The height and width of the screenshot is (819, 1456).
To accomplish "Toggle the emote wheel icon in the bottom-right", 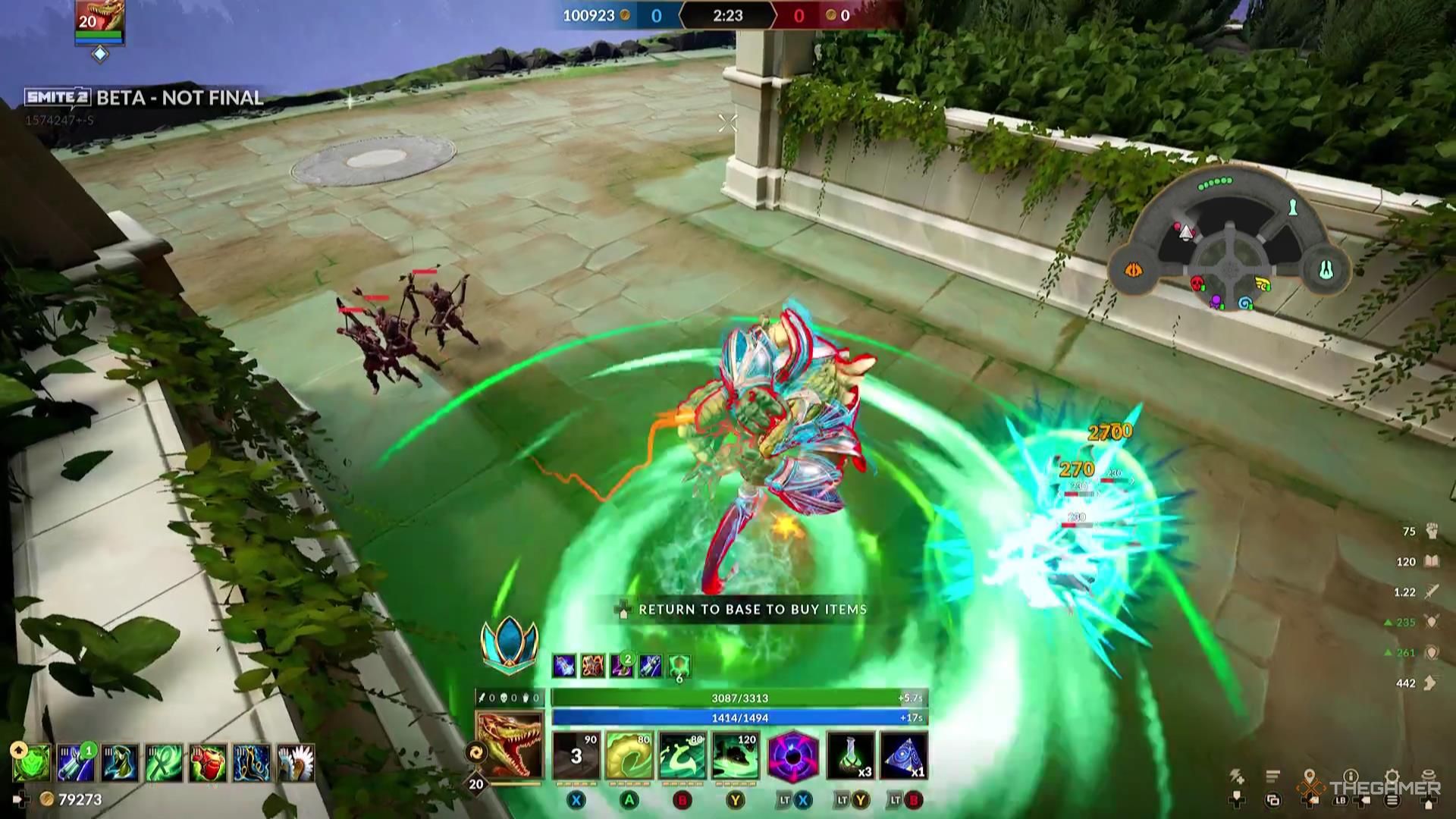I will click(1427, 775).
